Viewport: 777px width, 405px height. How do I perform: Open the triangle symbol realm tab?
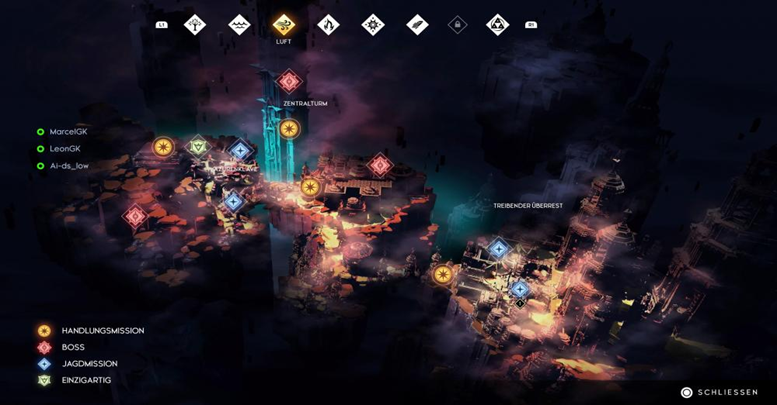497,24
